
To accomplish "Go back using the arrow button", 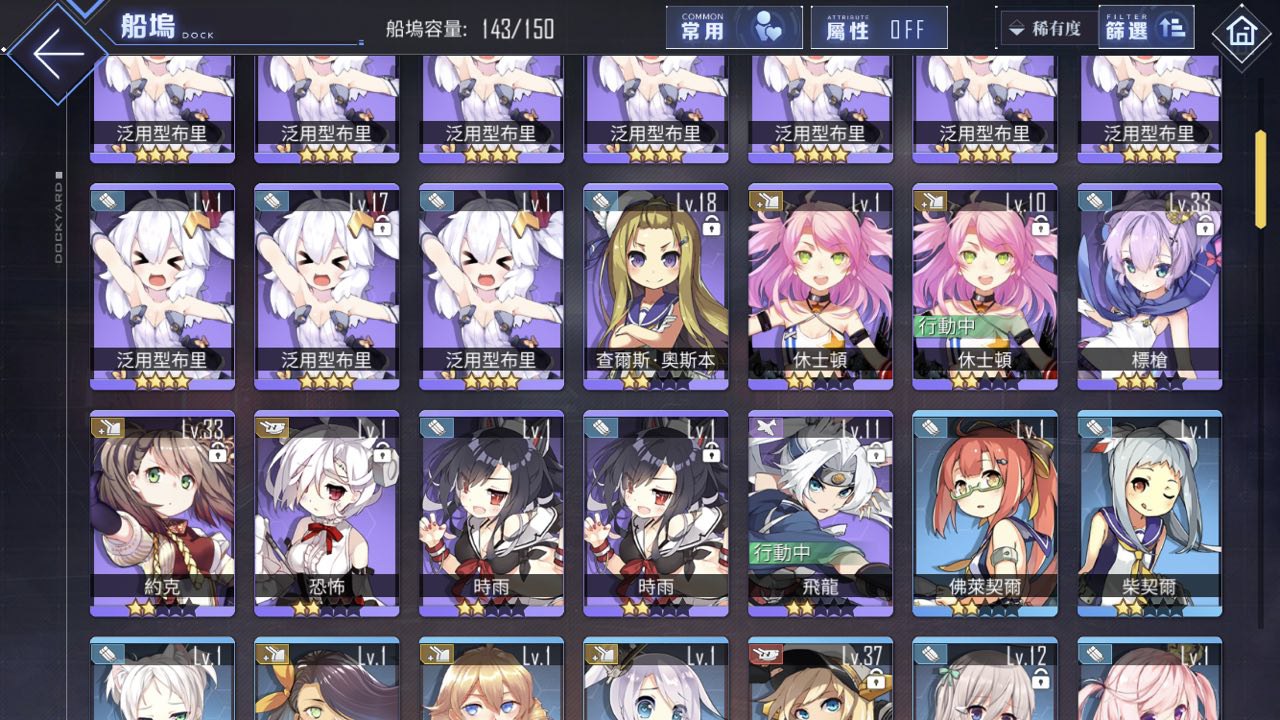I will [x=58, y=55].
